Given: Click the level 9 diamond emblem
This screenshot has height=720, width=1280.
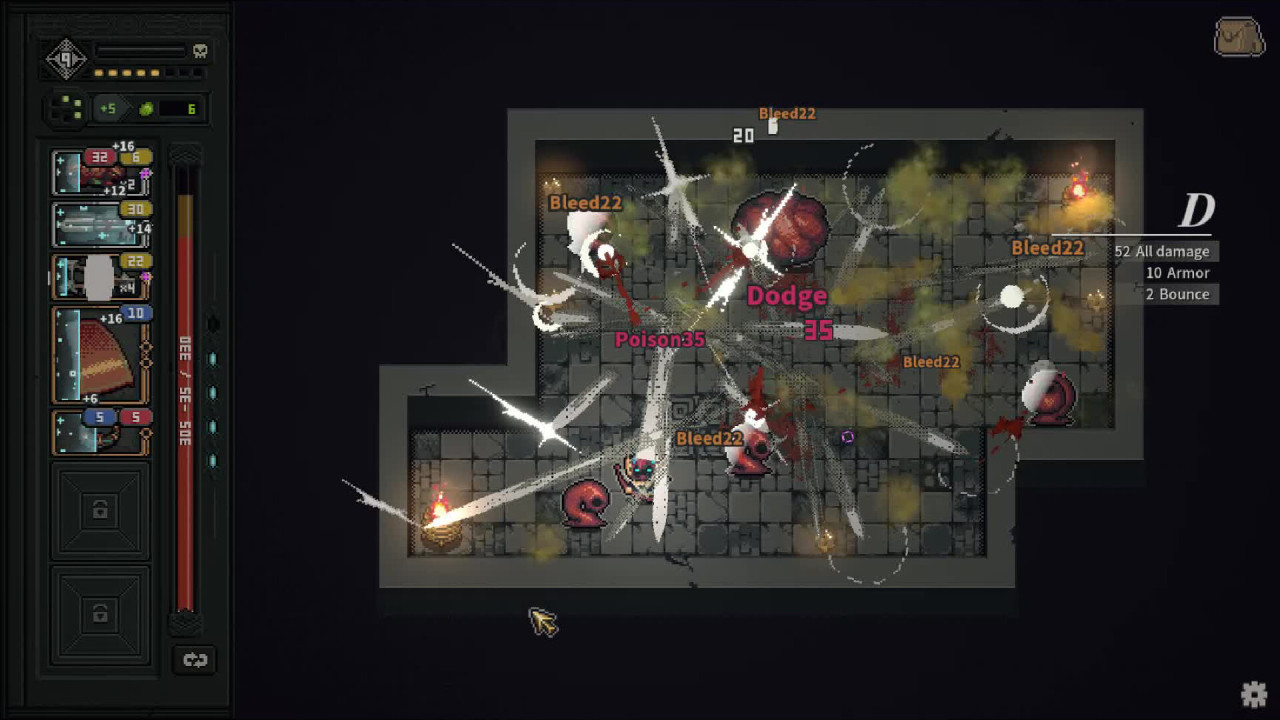Looking at the screenshot, I should coord(65,57).
